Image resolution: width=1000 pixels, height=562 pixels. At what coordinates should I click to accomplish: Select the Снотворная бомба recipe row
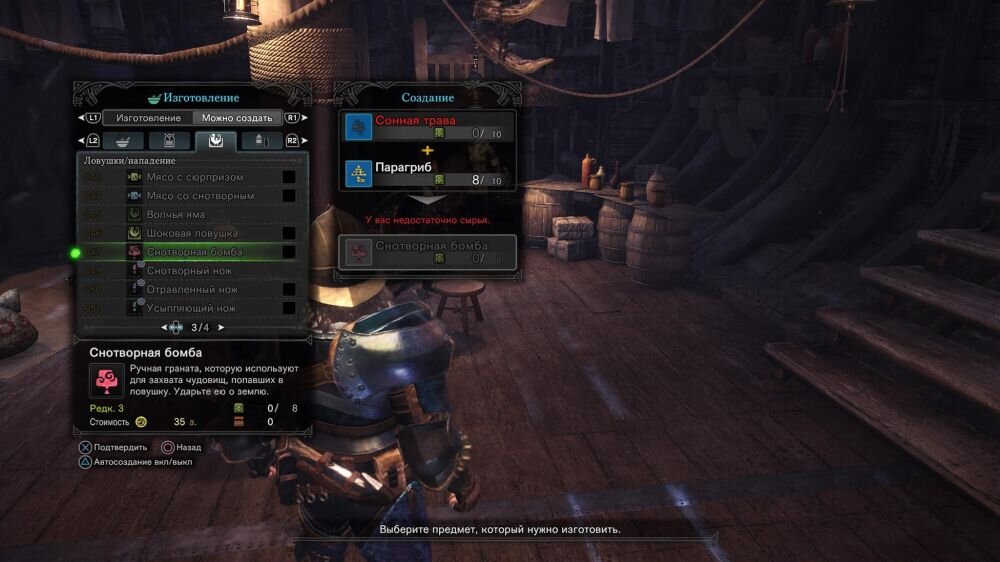click(194, 252)
